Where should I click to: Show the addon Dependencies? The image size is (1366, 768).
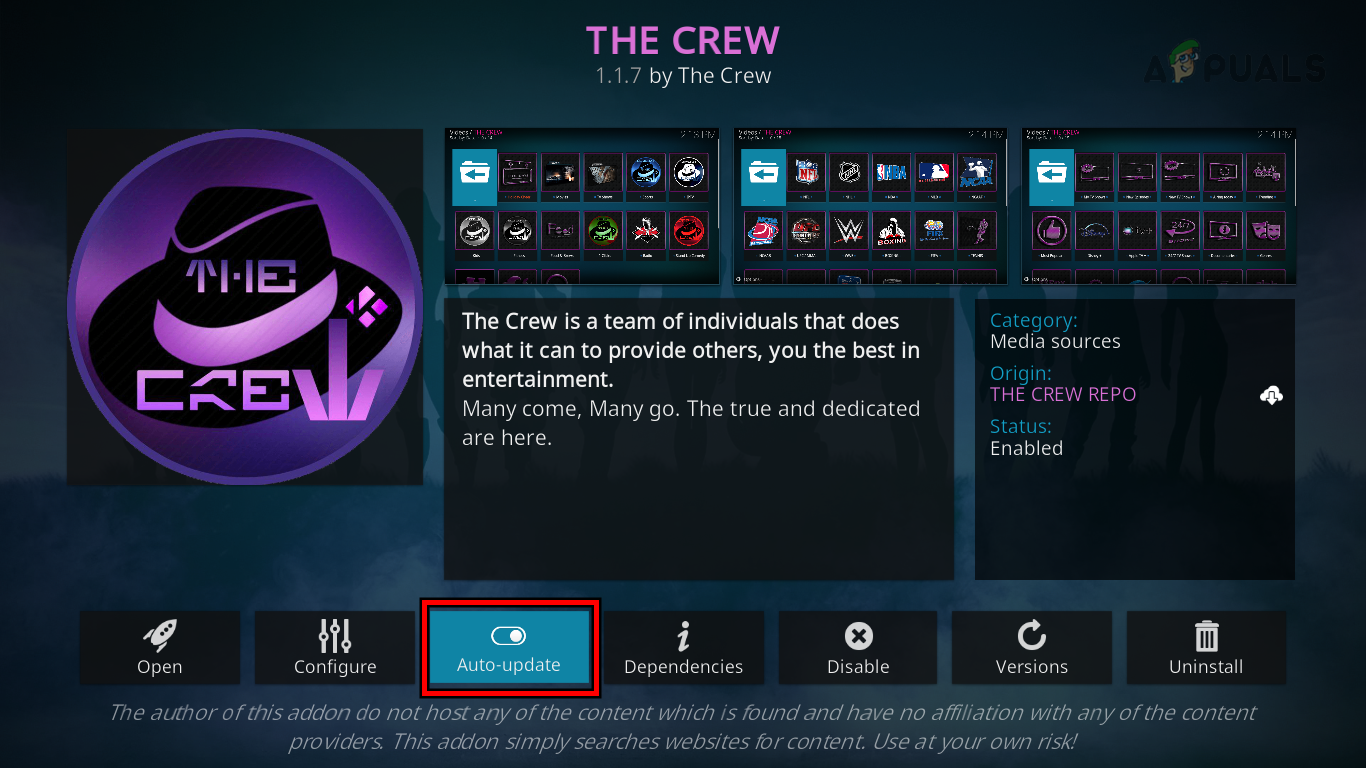coord(683,648)
